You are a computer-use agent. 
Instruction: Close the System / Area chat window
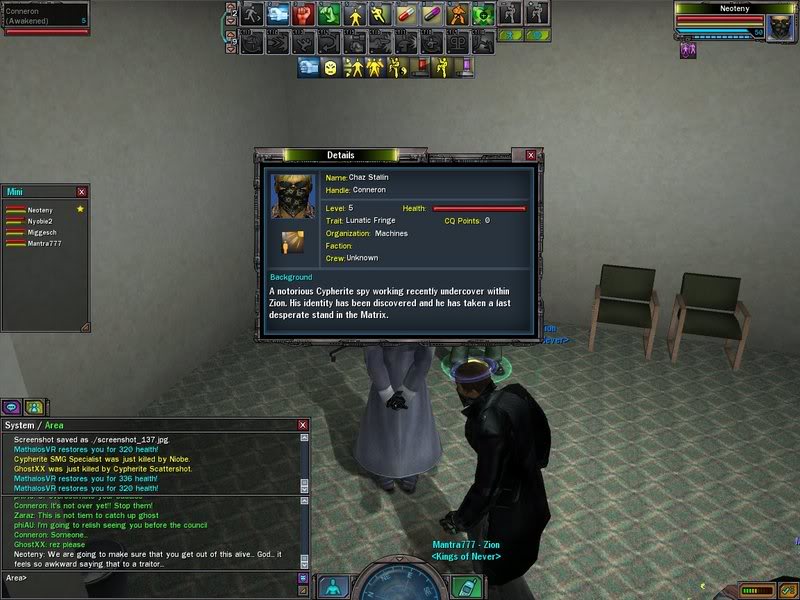pyautogui.click(x=303, y=425)
